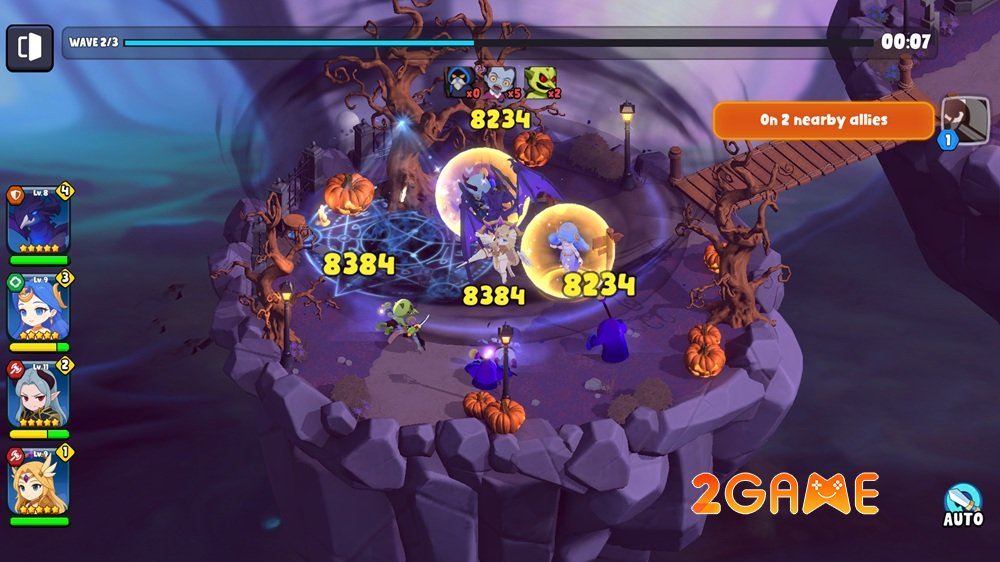
Task: Toggle the AUTO battle button
Action: point(963,506)
